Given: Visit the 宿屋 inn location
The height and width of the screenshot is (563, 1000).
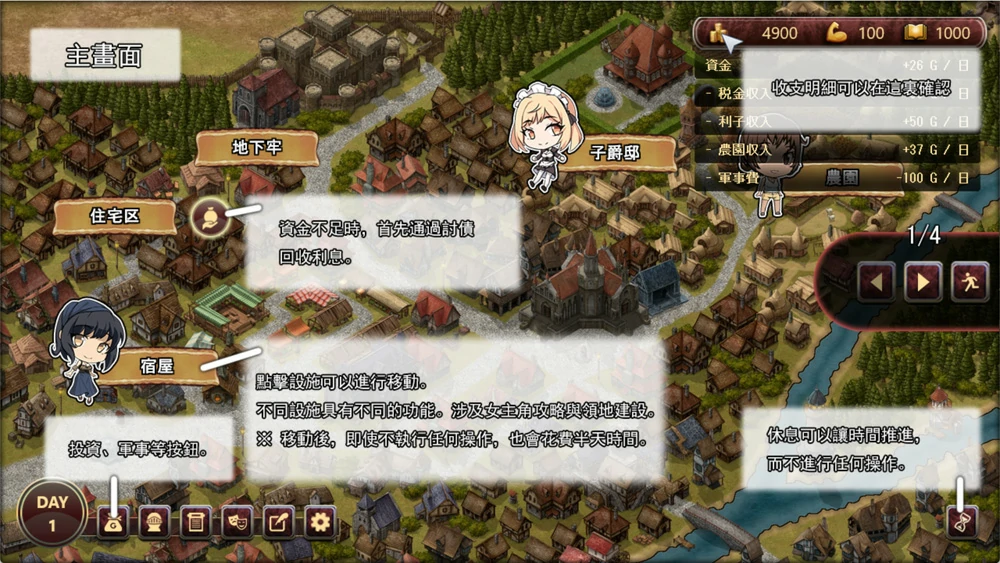Looking at the screenshot, I should click(160, 367).
